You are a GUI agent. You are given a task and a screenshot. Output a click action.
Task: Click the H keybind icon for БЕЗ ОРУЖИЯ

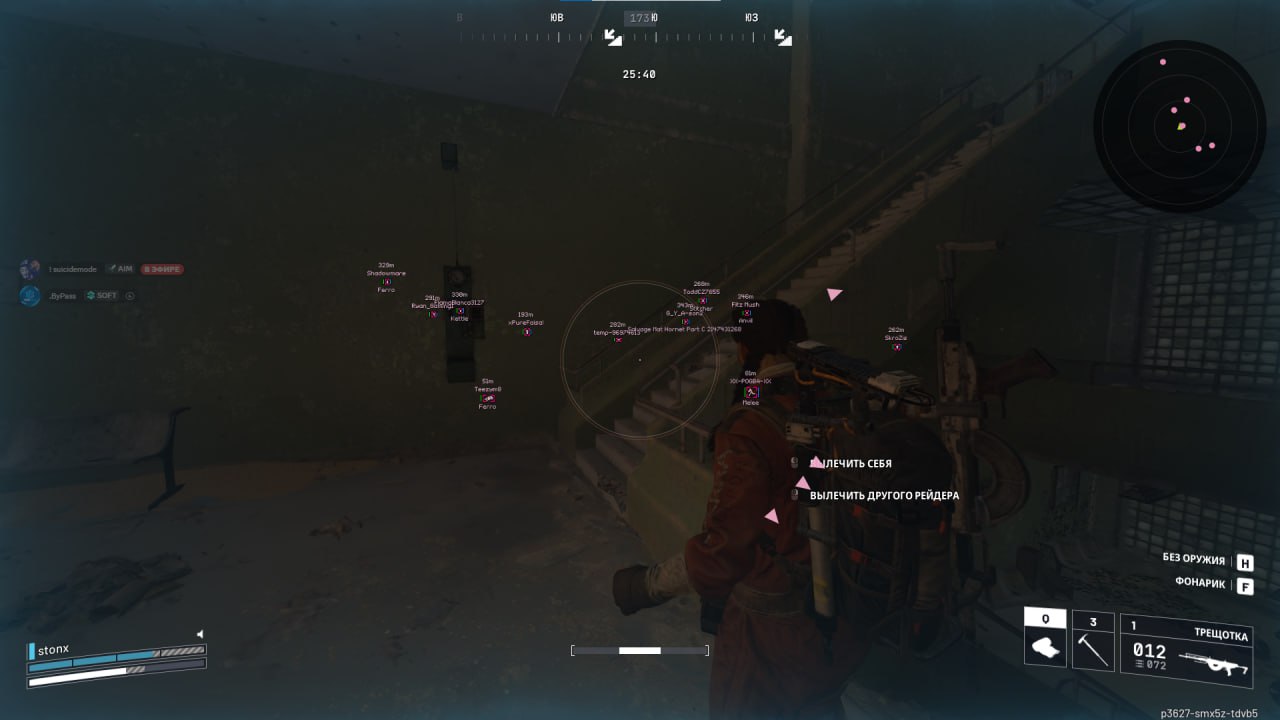1245,562
